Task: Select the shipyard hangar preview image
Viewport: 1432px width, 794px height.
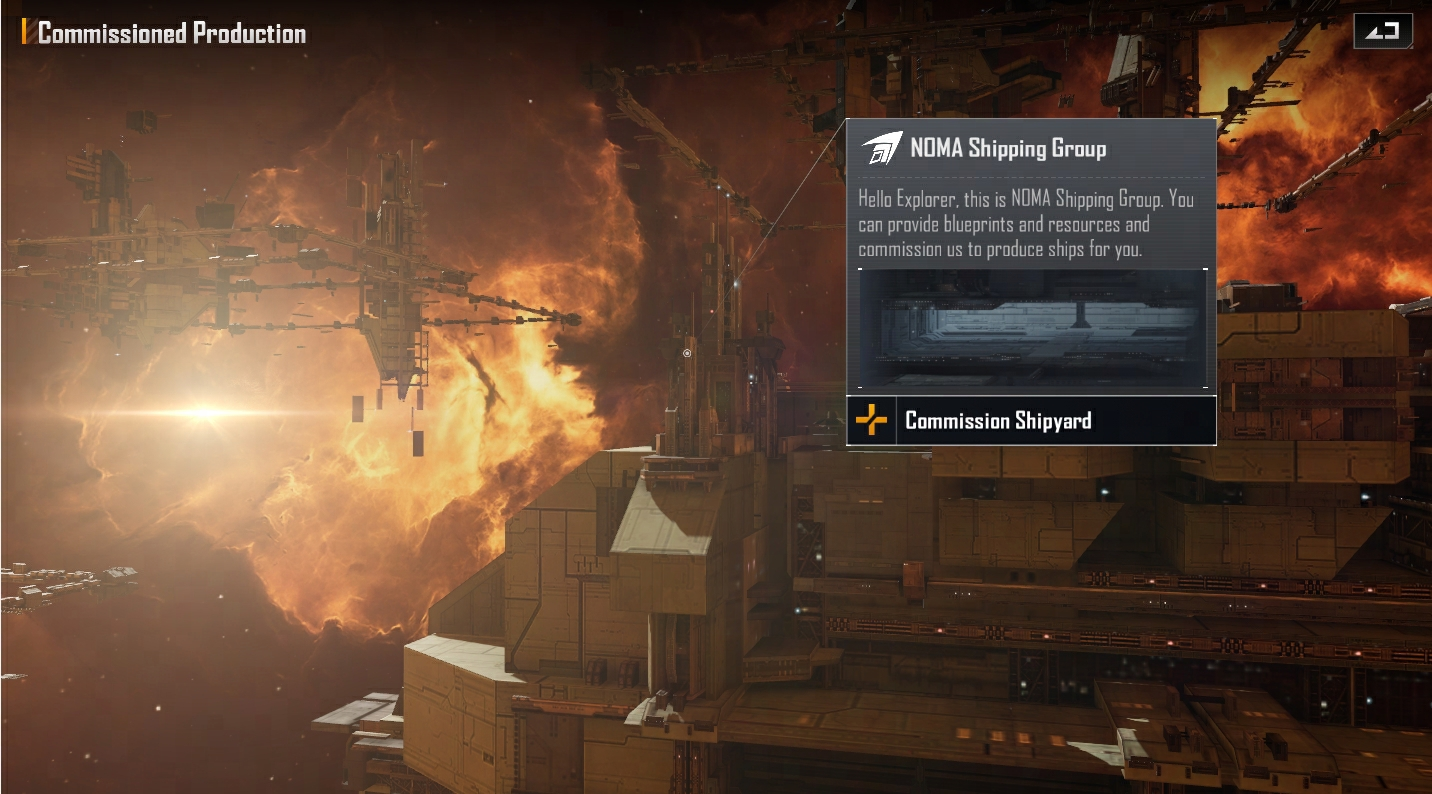Action: [x=1031, y=328]
